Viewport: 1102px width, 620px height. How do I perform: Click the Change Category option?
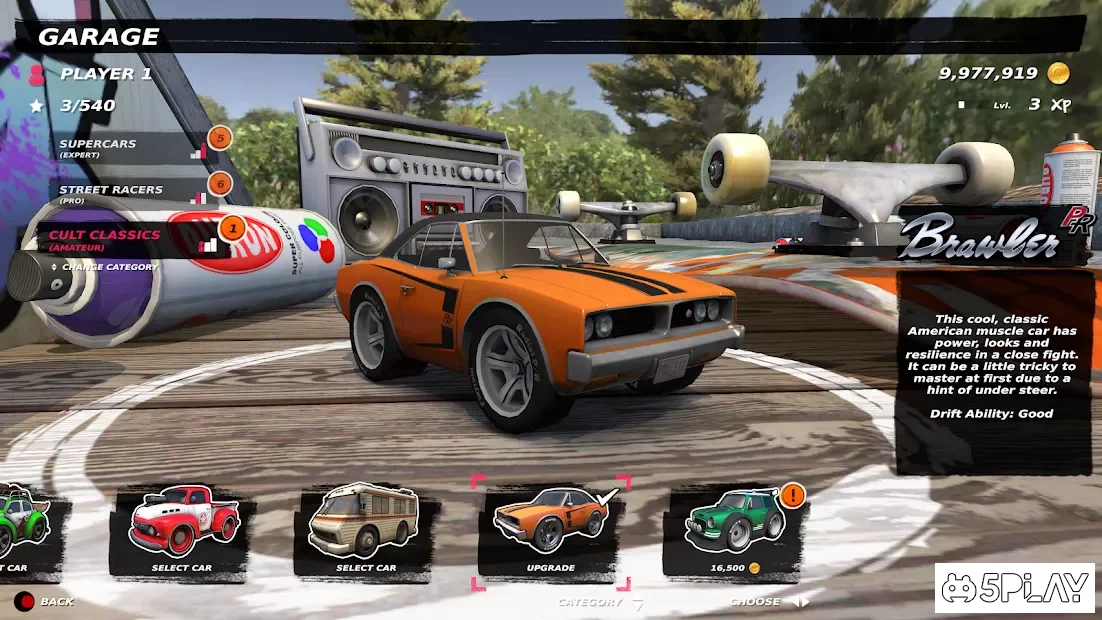pos(109,267)
